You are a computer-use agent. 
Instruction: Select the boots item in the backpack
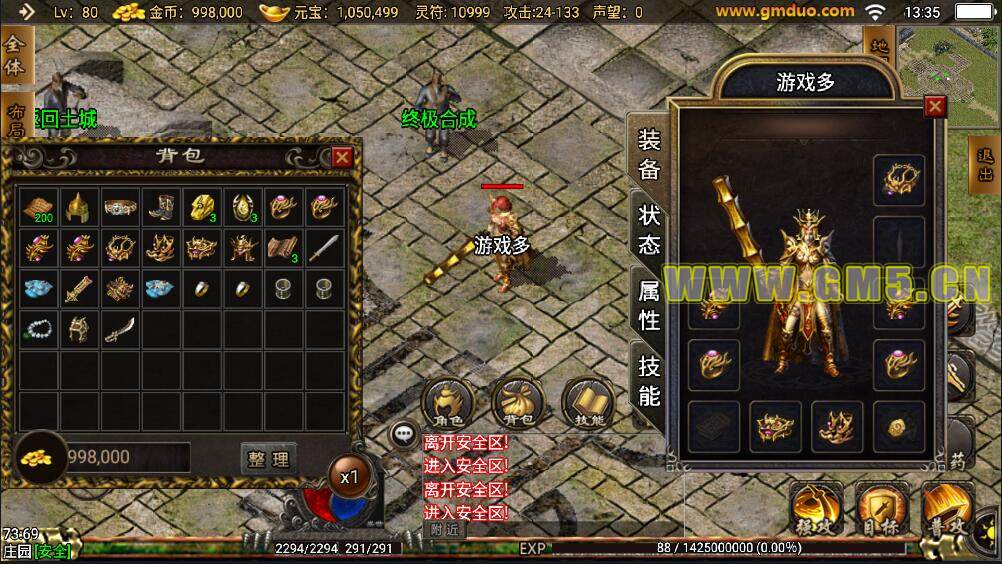coord(160,207)
